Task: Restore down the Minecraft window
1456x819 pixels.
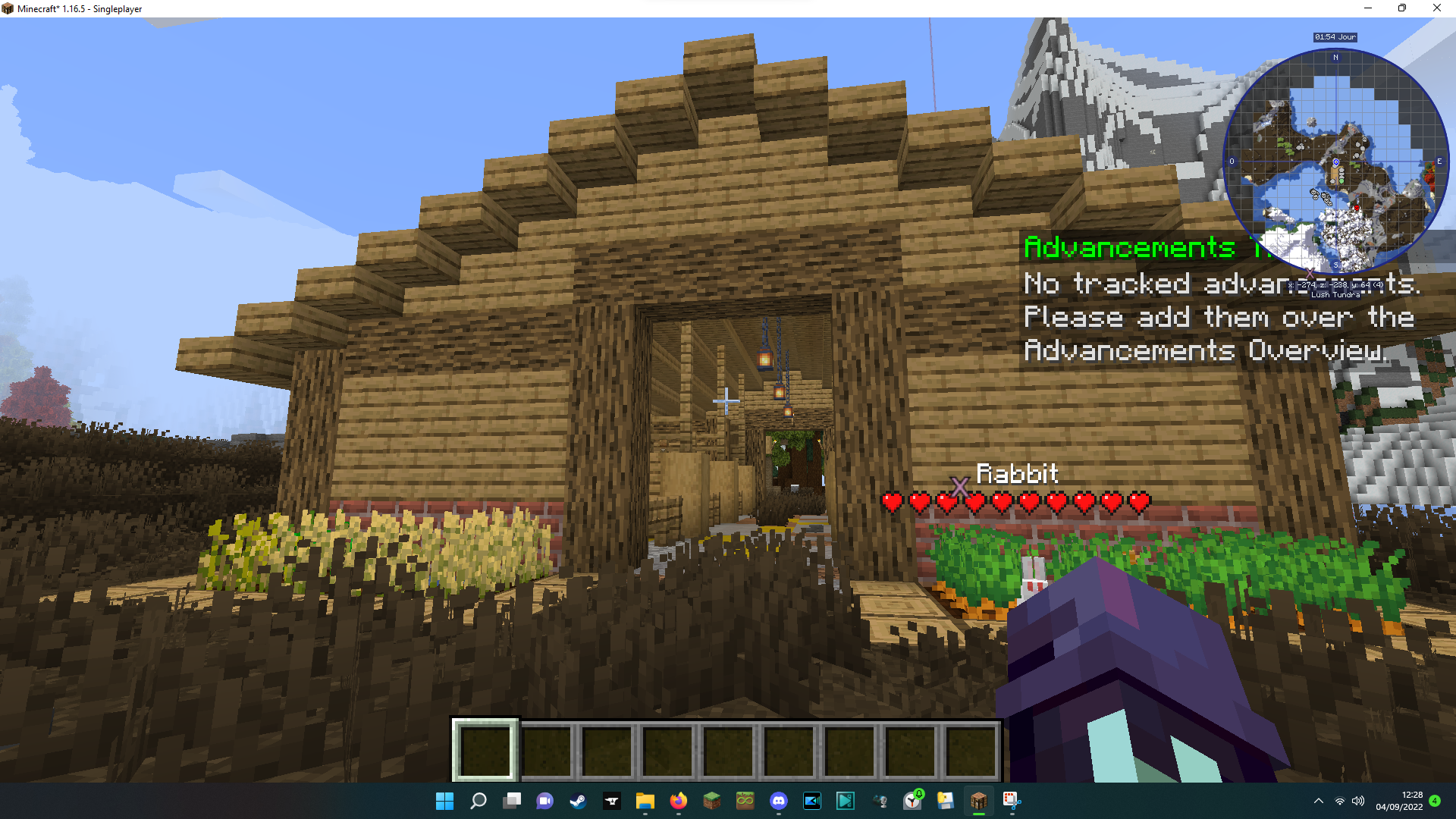Action: pos(1401,8)
